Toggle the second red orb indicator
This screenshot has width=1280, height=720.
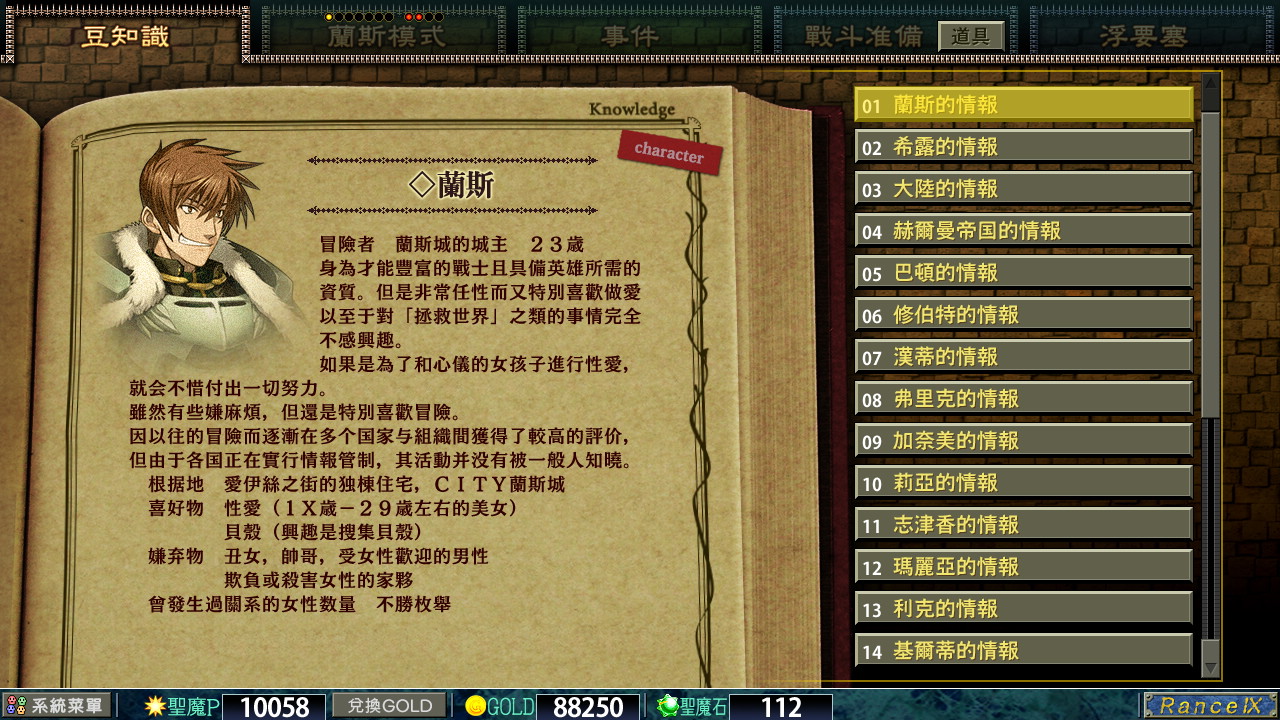coord(419,17)
